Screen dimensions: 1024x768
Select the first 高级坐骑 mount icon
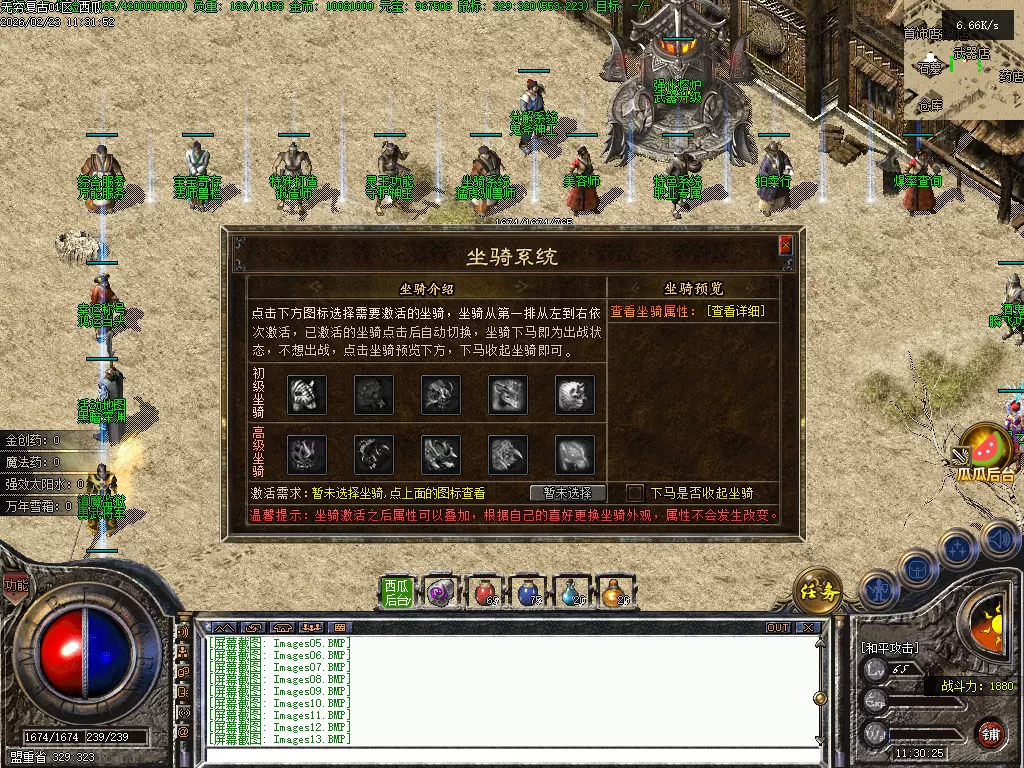click(307, 454)
